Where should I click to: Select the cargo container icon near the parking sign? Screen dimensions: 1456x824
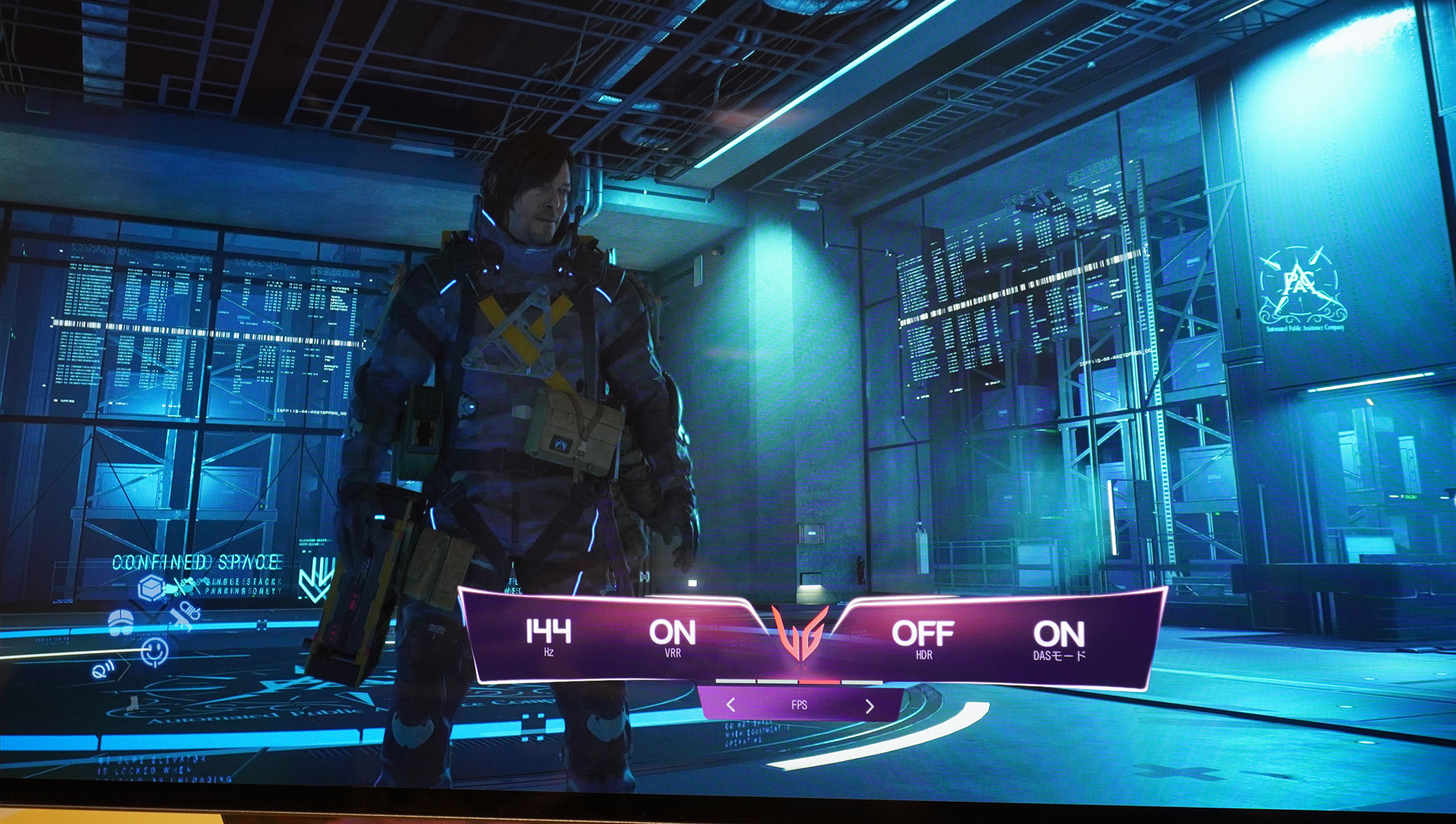[151, 587]
